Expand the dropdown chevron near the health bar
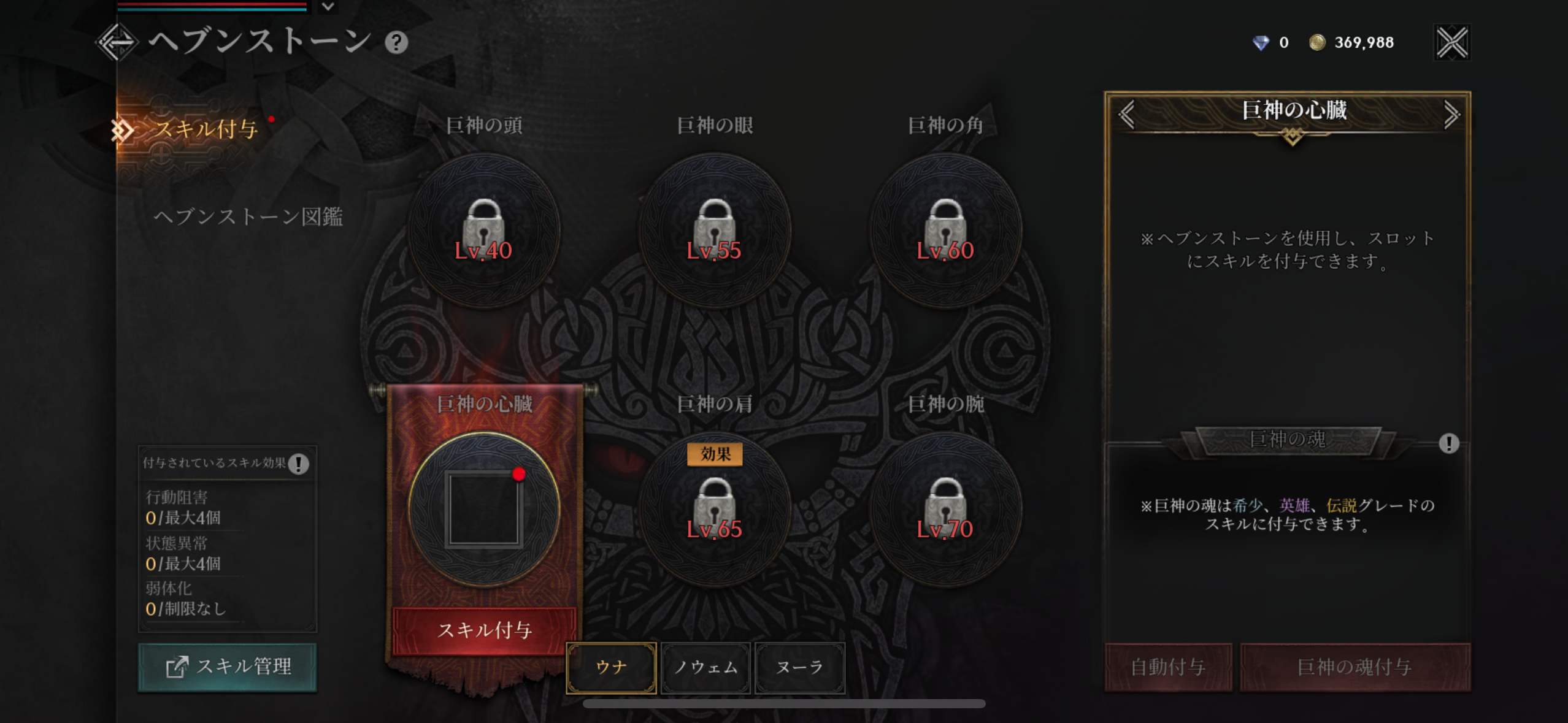 pyautogui.click(x=329, y=7)
